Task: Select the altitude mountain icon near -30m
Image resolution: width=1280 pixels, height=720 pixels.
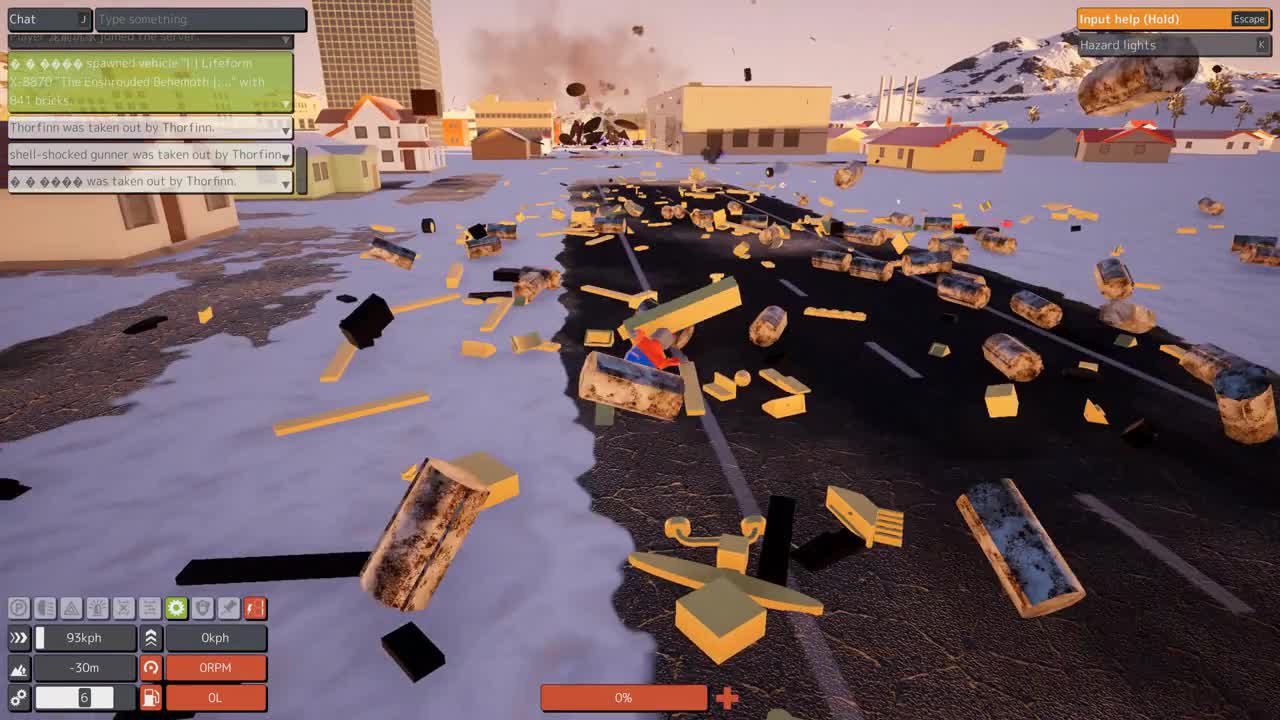Action: (x=20, y=668)
